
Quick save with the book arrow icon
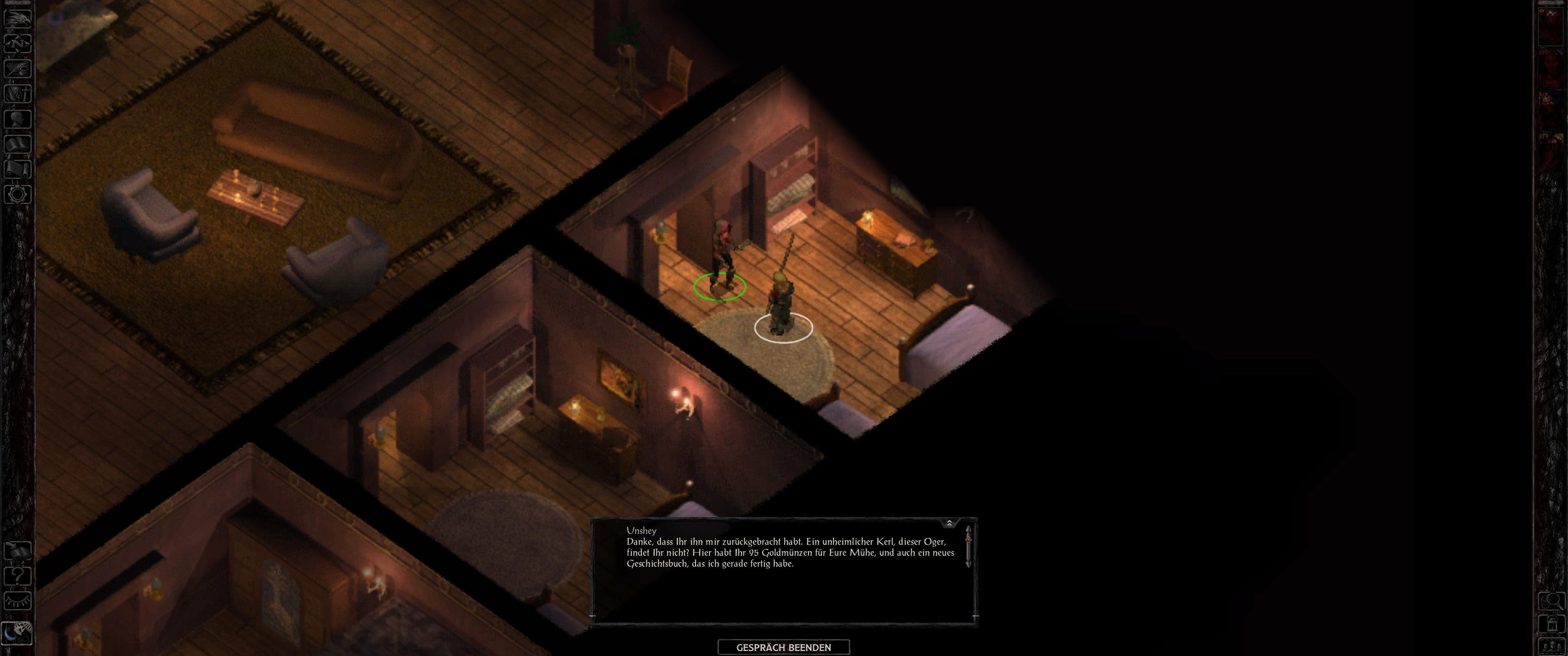tap(18, 551)
